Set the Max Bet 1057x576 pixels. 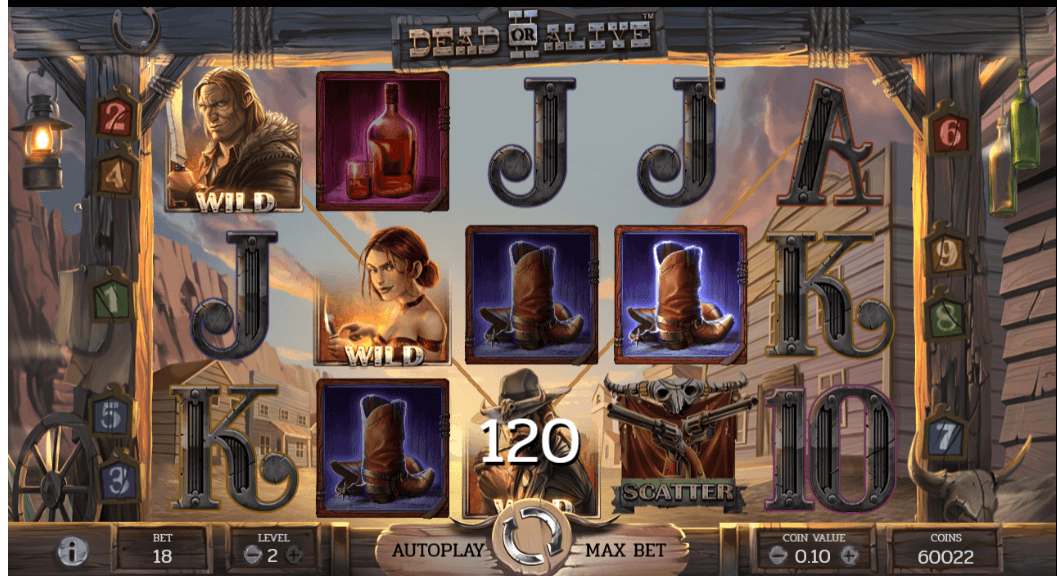pos(625,550)
